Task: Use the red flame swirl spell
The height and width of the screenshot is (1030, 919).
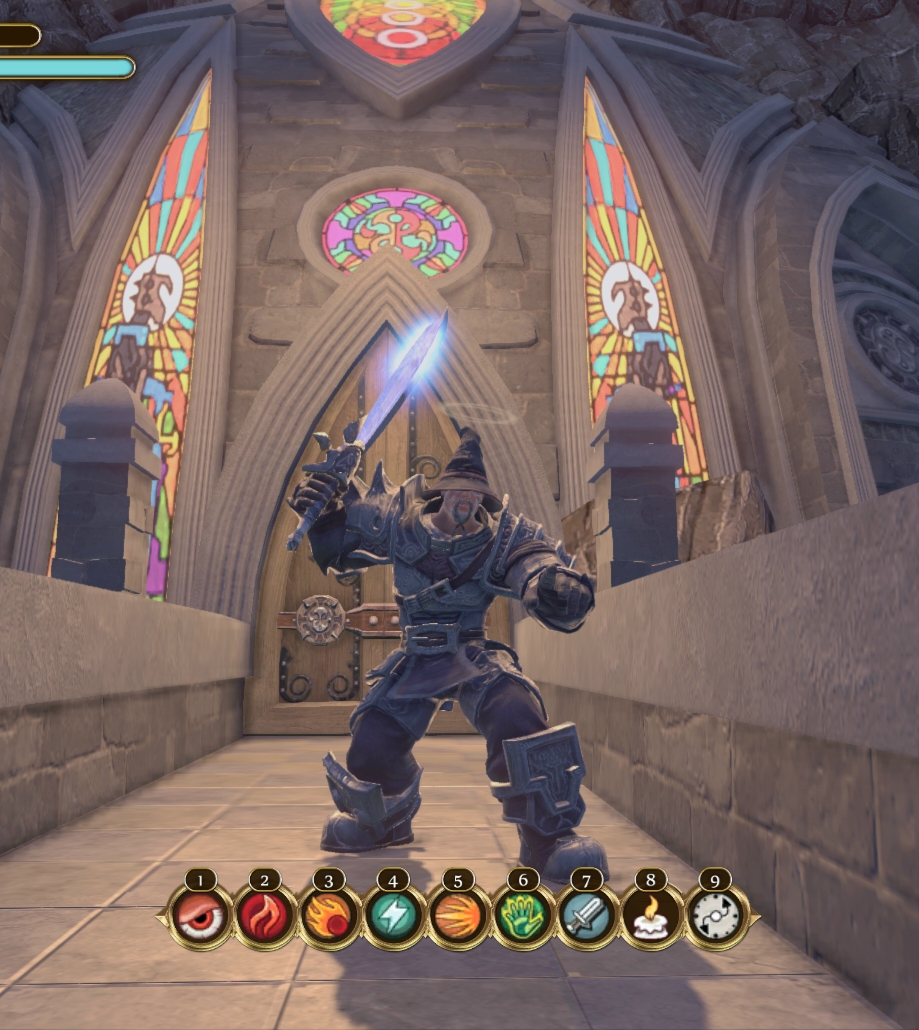Action: [x=265, y=916]
